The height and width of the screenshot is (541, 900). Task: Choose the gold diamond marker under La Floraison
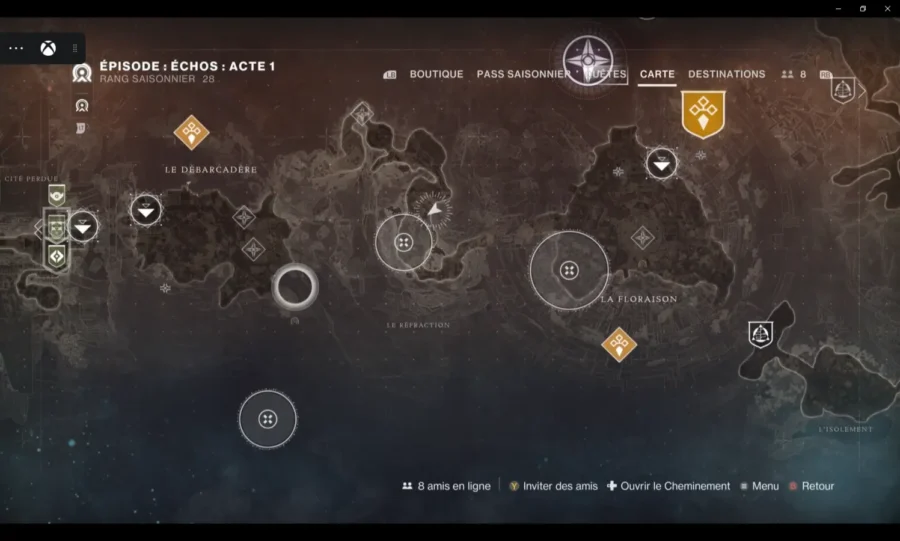click(x=619, y=344)
